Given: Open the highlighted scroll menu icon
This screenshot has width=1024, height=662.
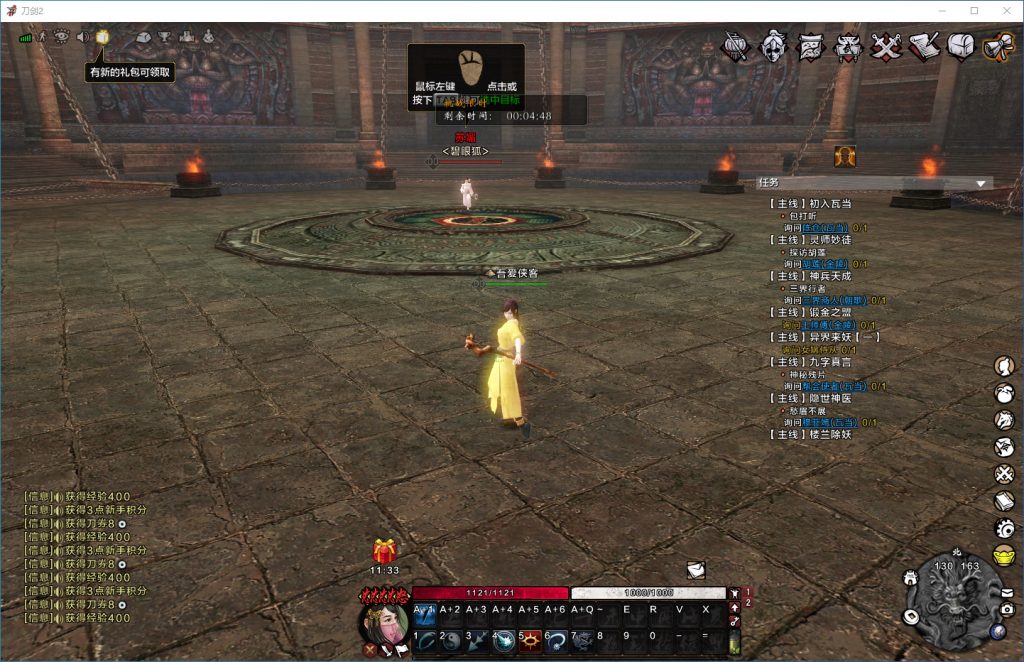Looking at the screenshot, I should coord(998,46).
